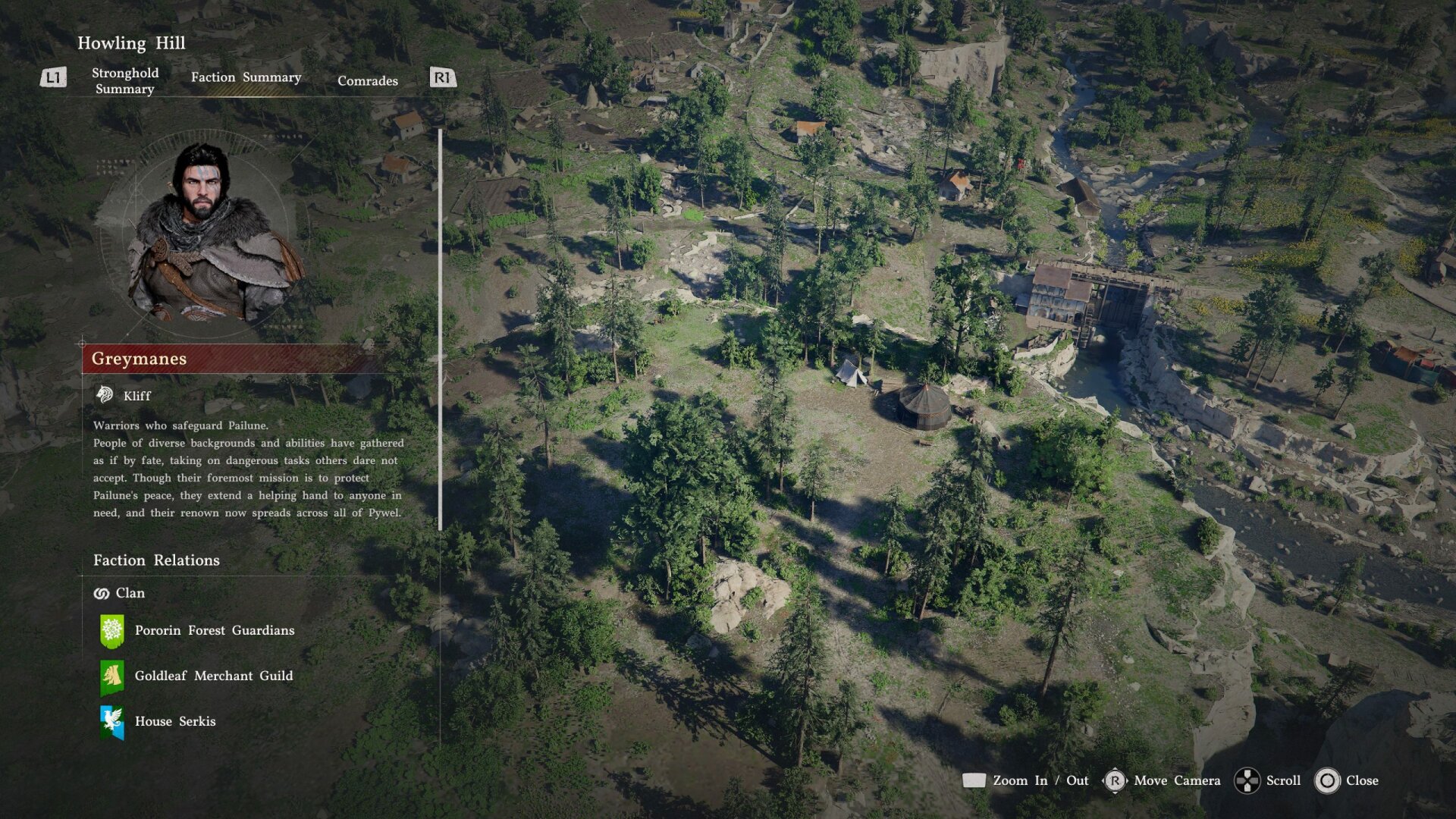Image resolution: width=1456 pixels, height=819 pixels.
Task: Click the vertical scrollbar beside the faction panel
Action: (440, 330)
